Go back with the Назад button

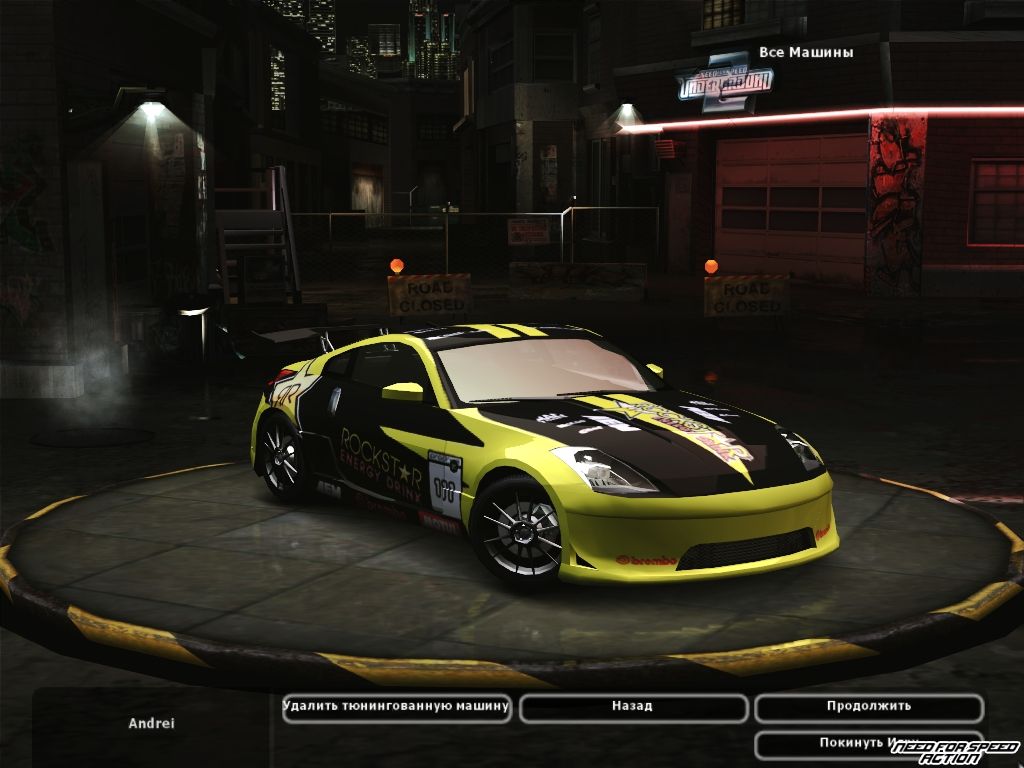tap(632, 707)
